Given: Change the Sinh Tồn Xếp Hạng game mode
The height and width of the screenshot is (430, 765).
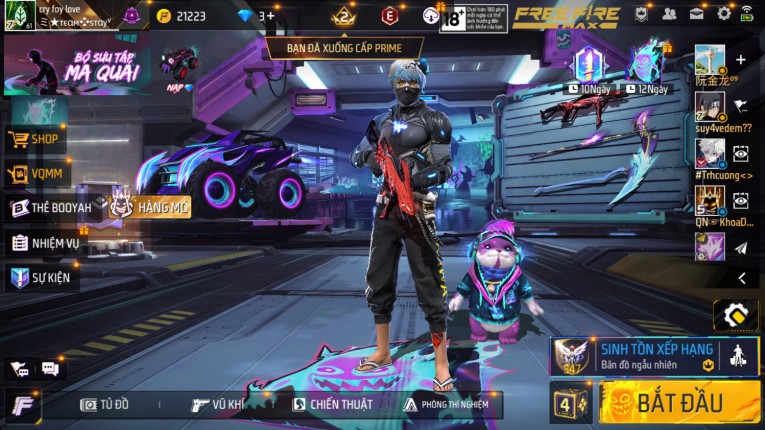Looking at the screenshot, I should point(655,356).
